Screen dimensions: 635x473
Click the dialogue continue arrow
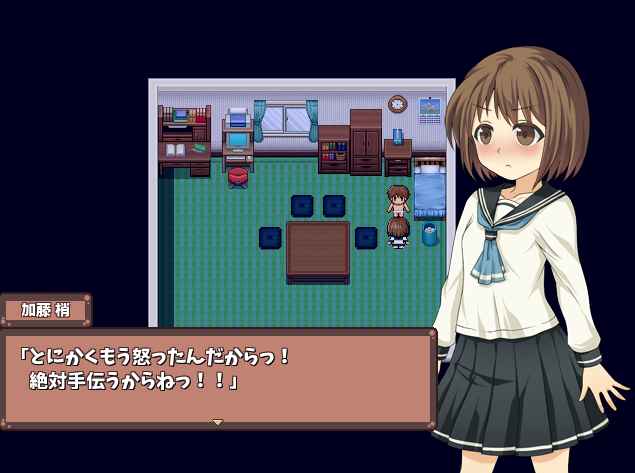pos(217,422)
